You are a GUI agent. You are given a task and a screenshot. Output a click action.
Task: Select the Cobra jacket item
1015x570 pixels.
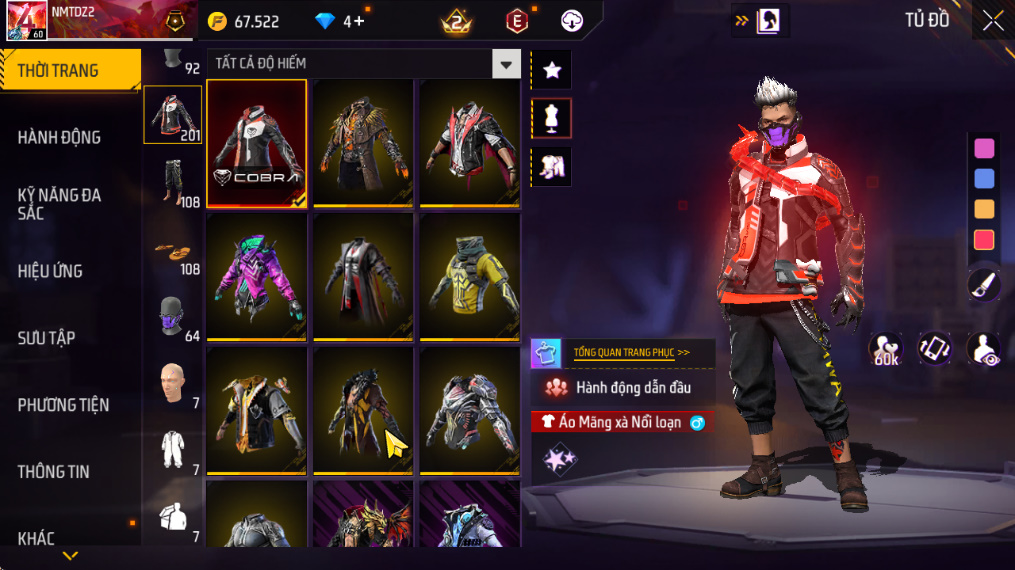[257, 142]
